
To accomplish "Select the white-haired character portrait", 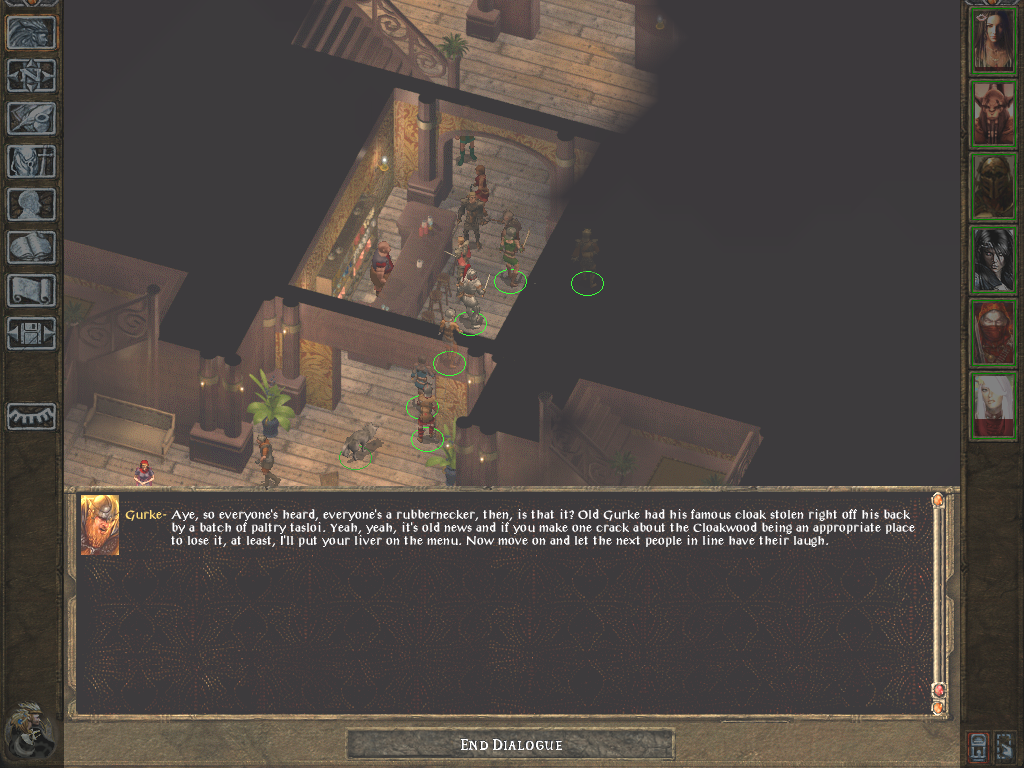I will 993,406.
